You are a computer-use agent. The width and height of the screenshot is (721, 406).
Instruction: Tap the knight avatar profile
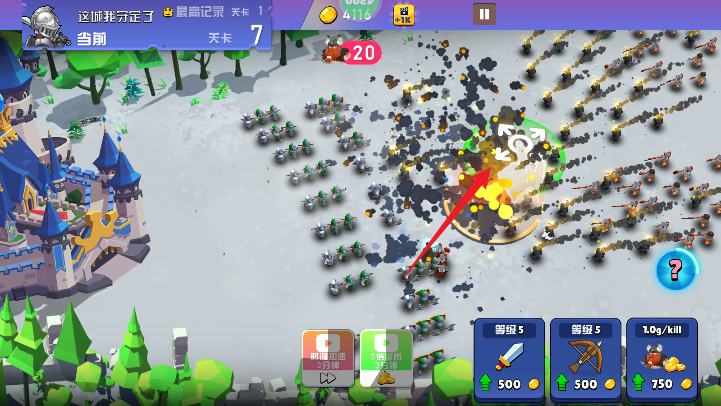pyautogui.click(x=45, y=24)
